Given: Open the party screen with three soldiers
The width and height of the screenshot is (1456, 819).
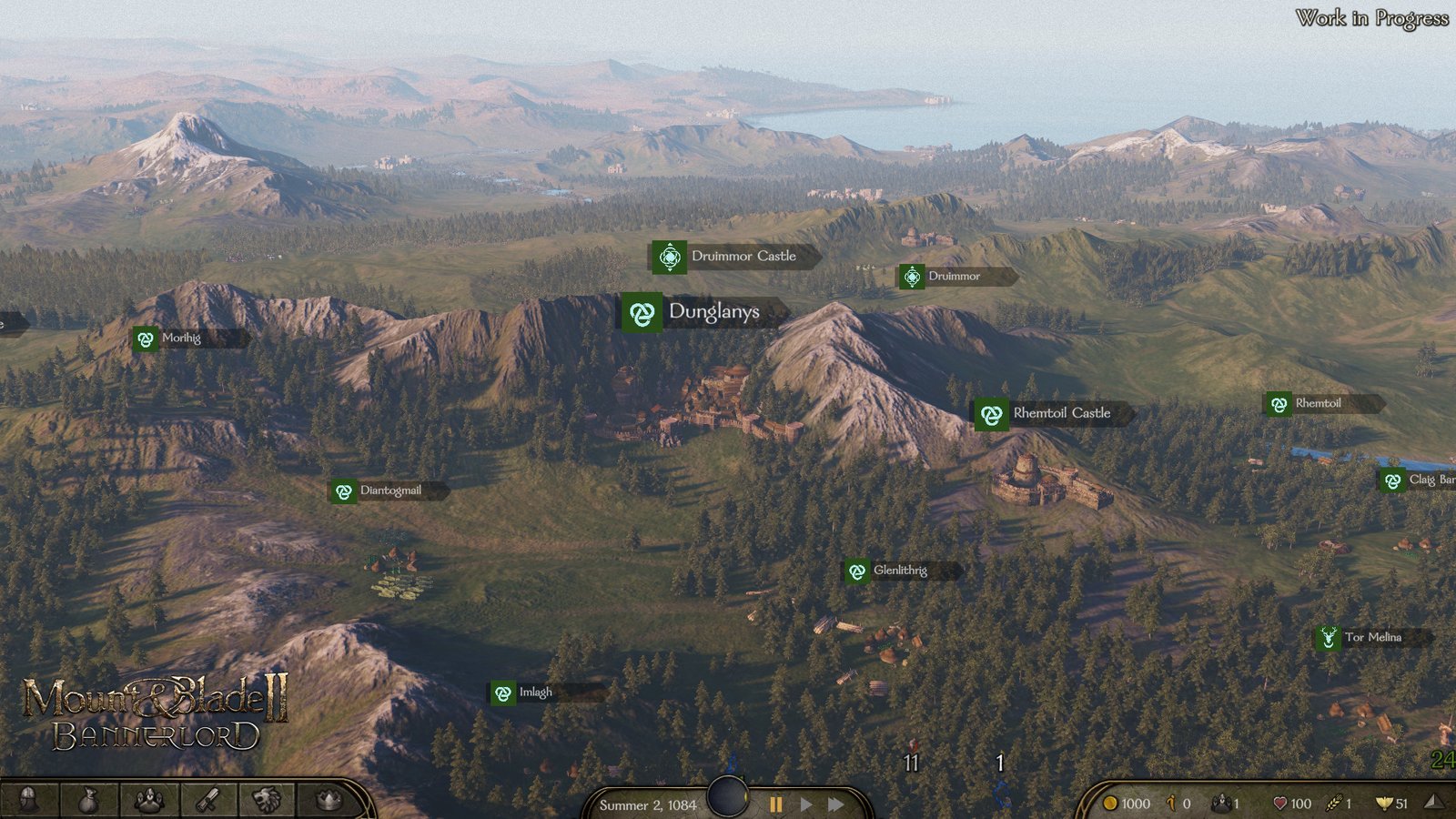Looking at the screenshot, I should [149, 800].
